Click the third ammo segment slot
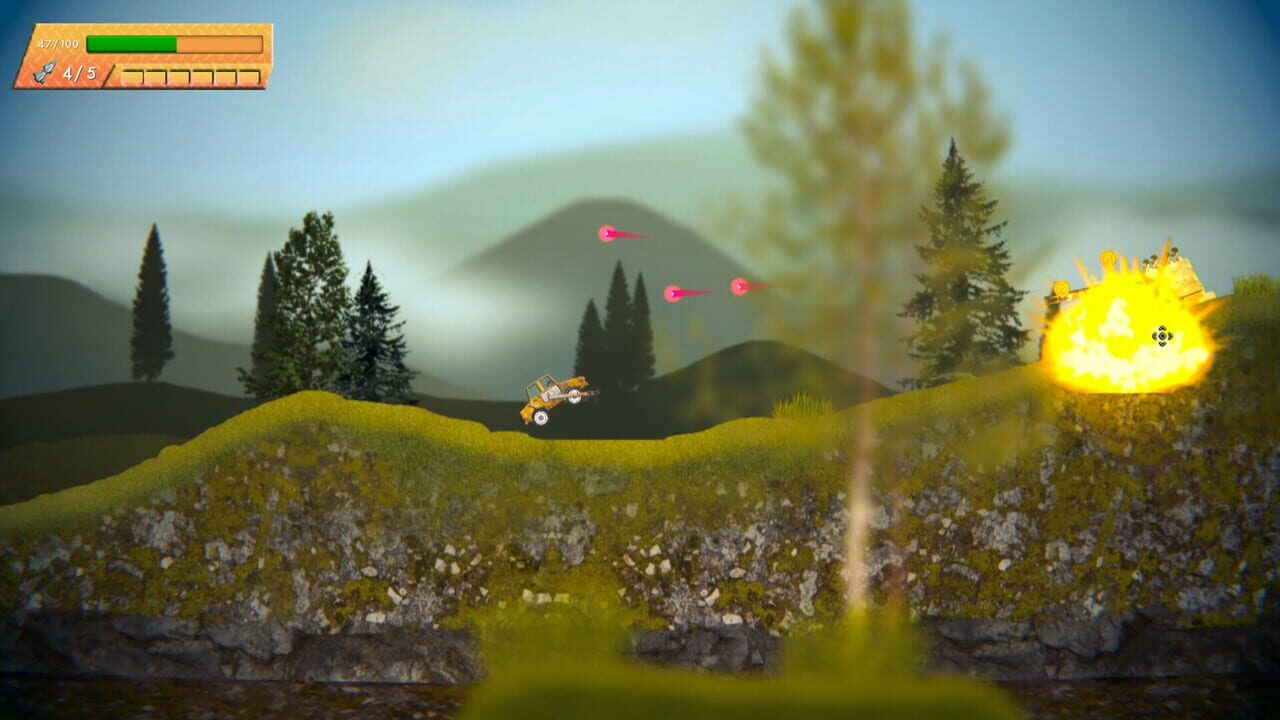The height and width of the screenshot is (720, 1280). click(180, 74)
